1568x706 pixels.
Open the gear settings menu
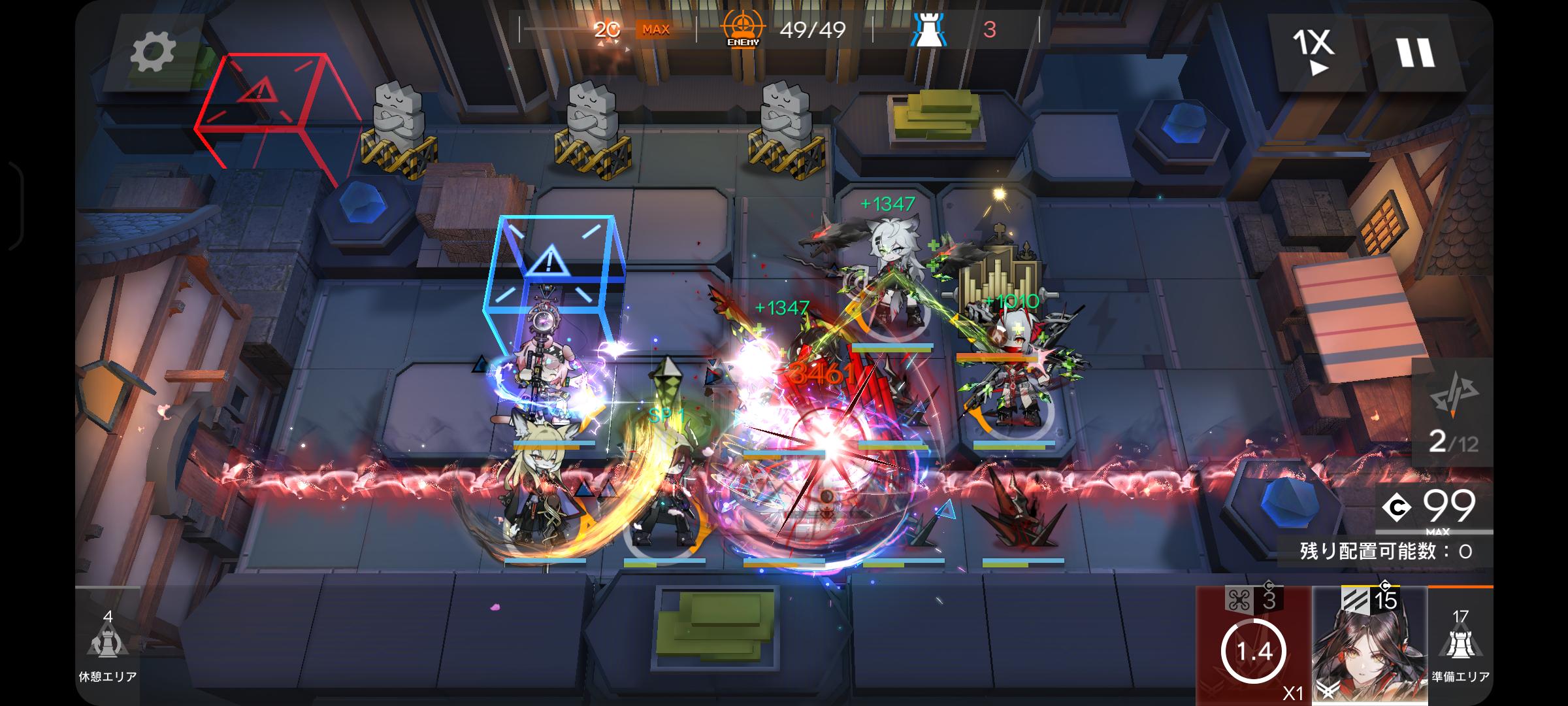[153, 52]
